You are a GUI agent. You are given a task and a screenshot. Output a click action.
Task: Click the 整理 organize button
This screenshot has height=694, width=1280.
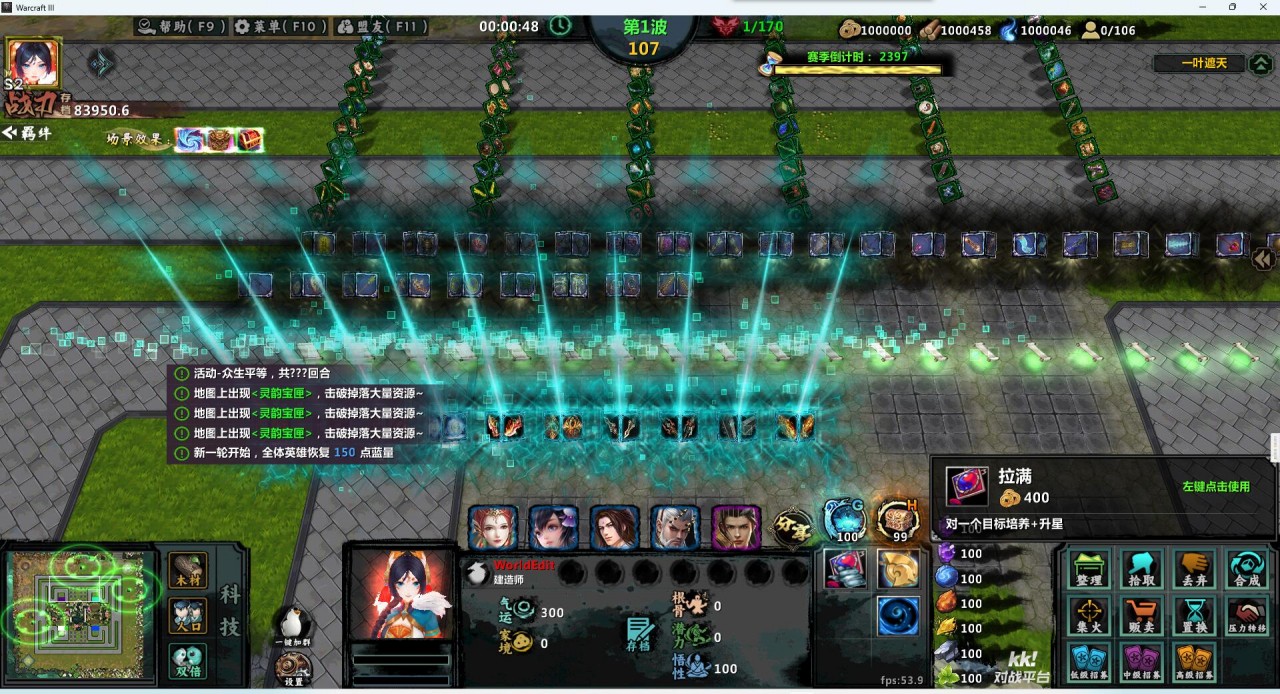[x=1089, y=569]
